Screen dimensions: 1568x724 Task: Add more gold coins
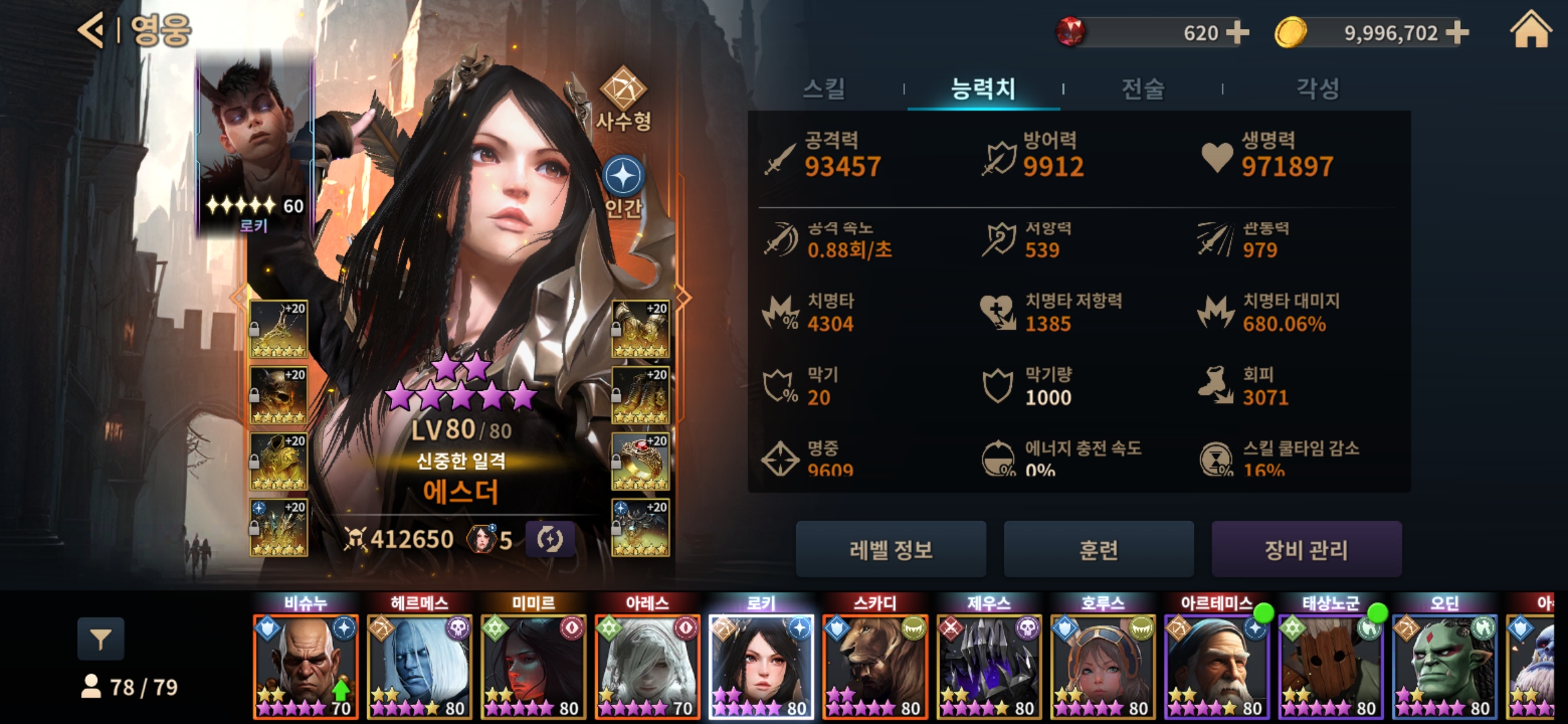[x=1457, y=32]
